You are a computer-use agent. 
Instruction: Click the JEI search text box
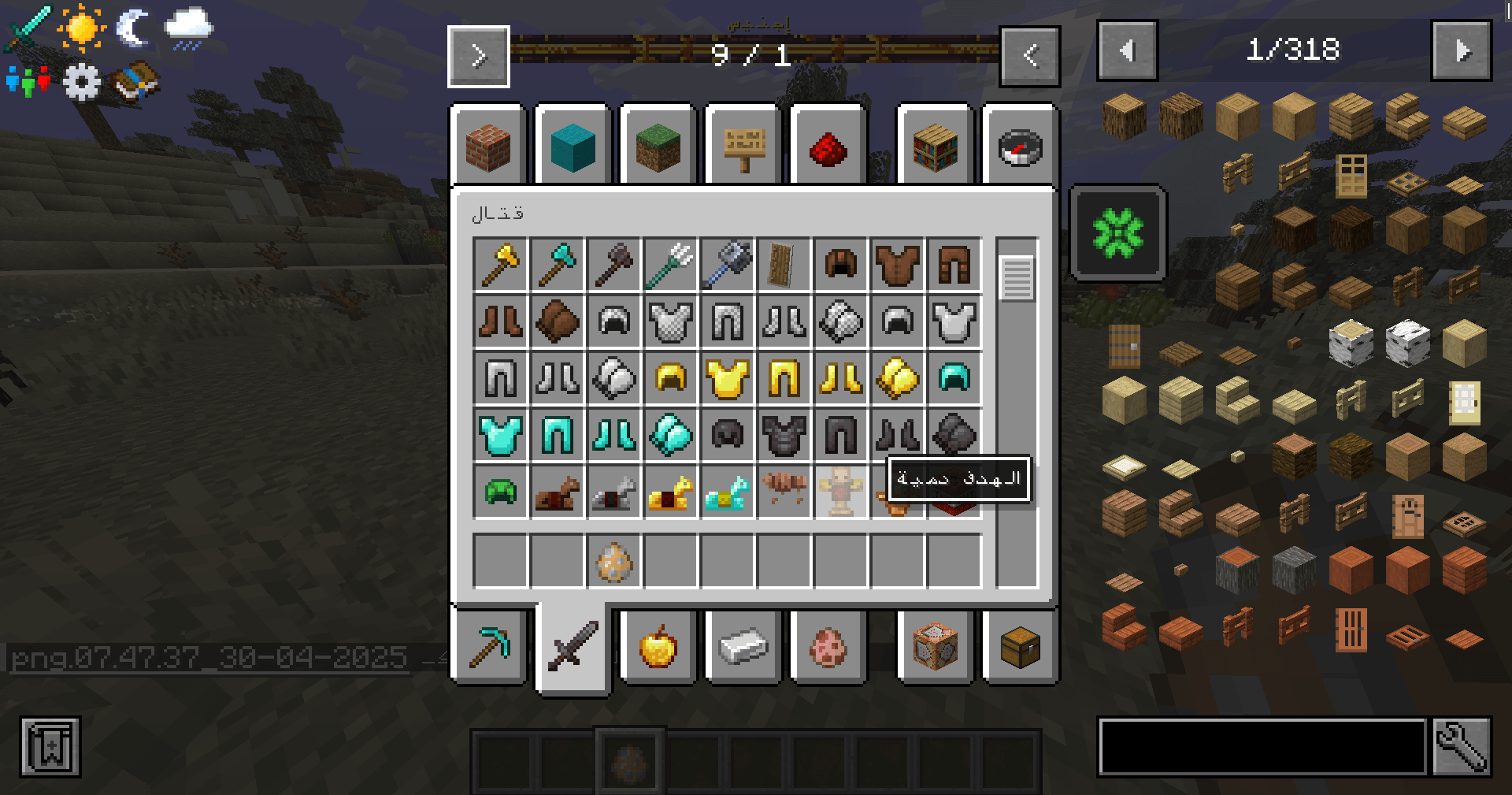click(x=1262, y=746)
